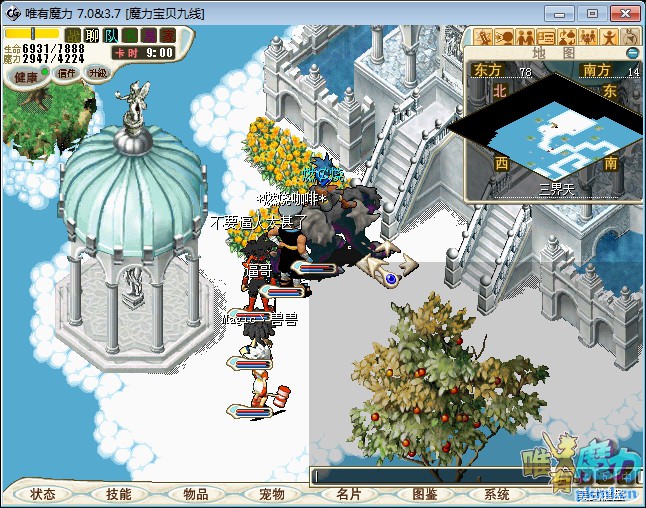
Task: Open the 名片 name card menu
Action: click(348, 494)
